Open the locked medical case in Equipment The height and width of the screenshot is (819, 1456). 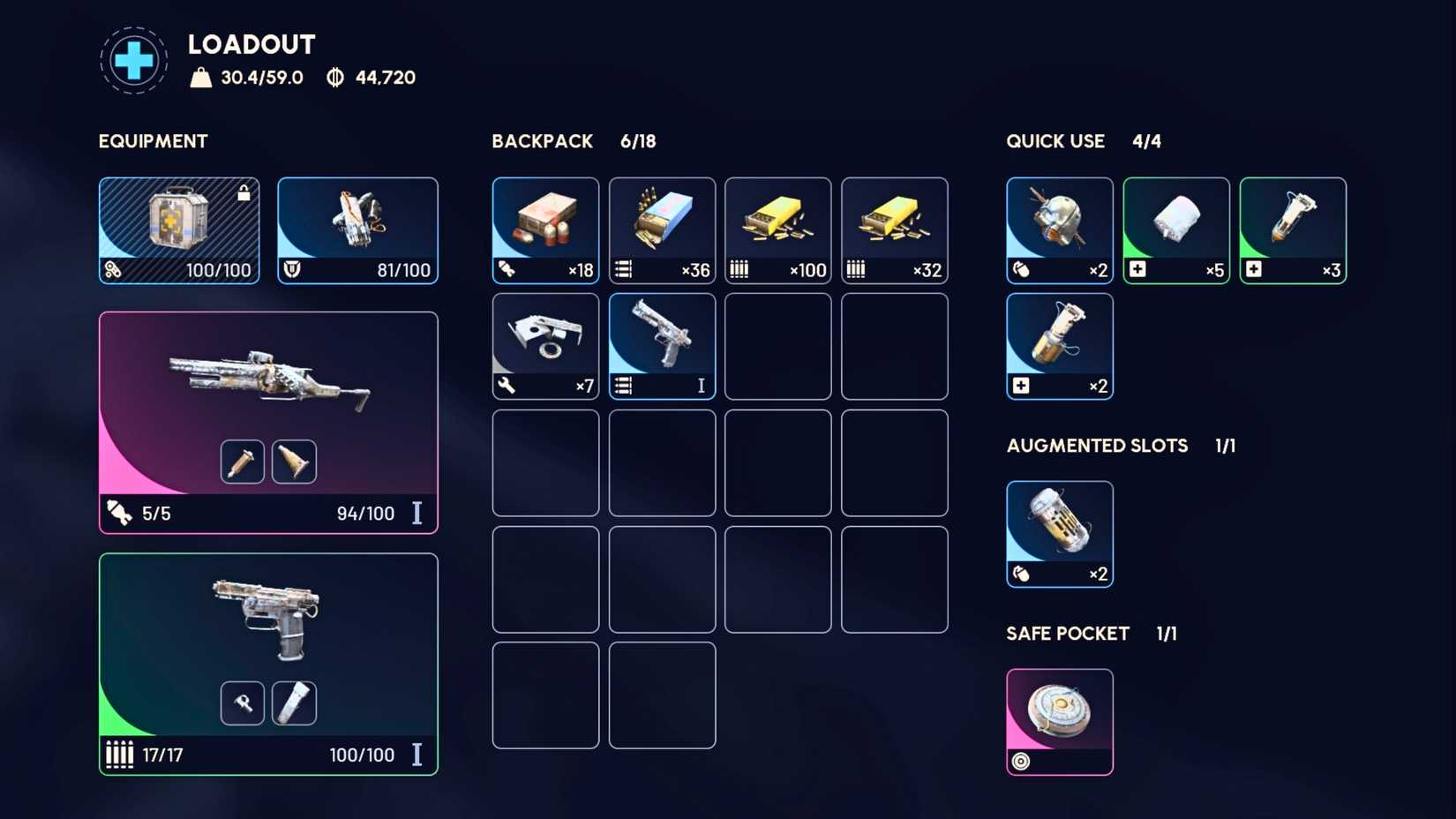(178, 229)
